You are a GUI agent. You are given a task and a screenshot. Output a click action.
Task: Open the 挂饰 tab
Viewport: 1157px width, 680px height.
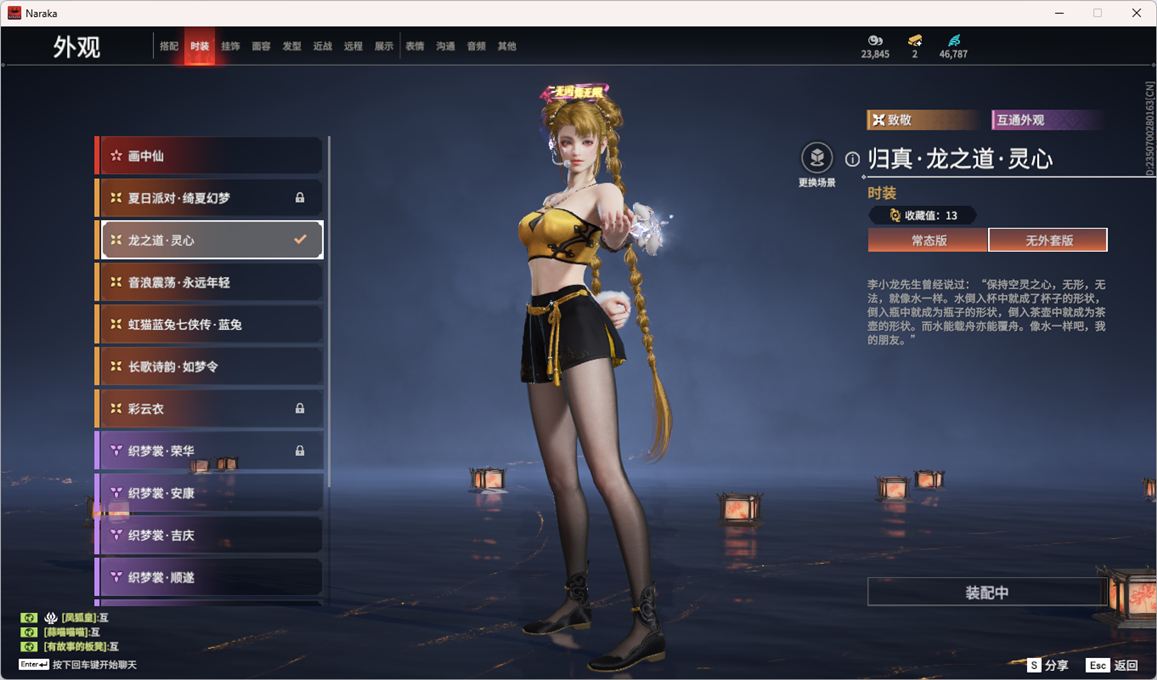[x=230, y=46]
